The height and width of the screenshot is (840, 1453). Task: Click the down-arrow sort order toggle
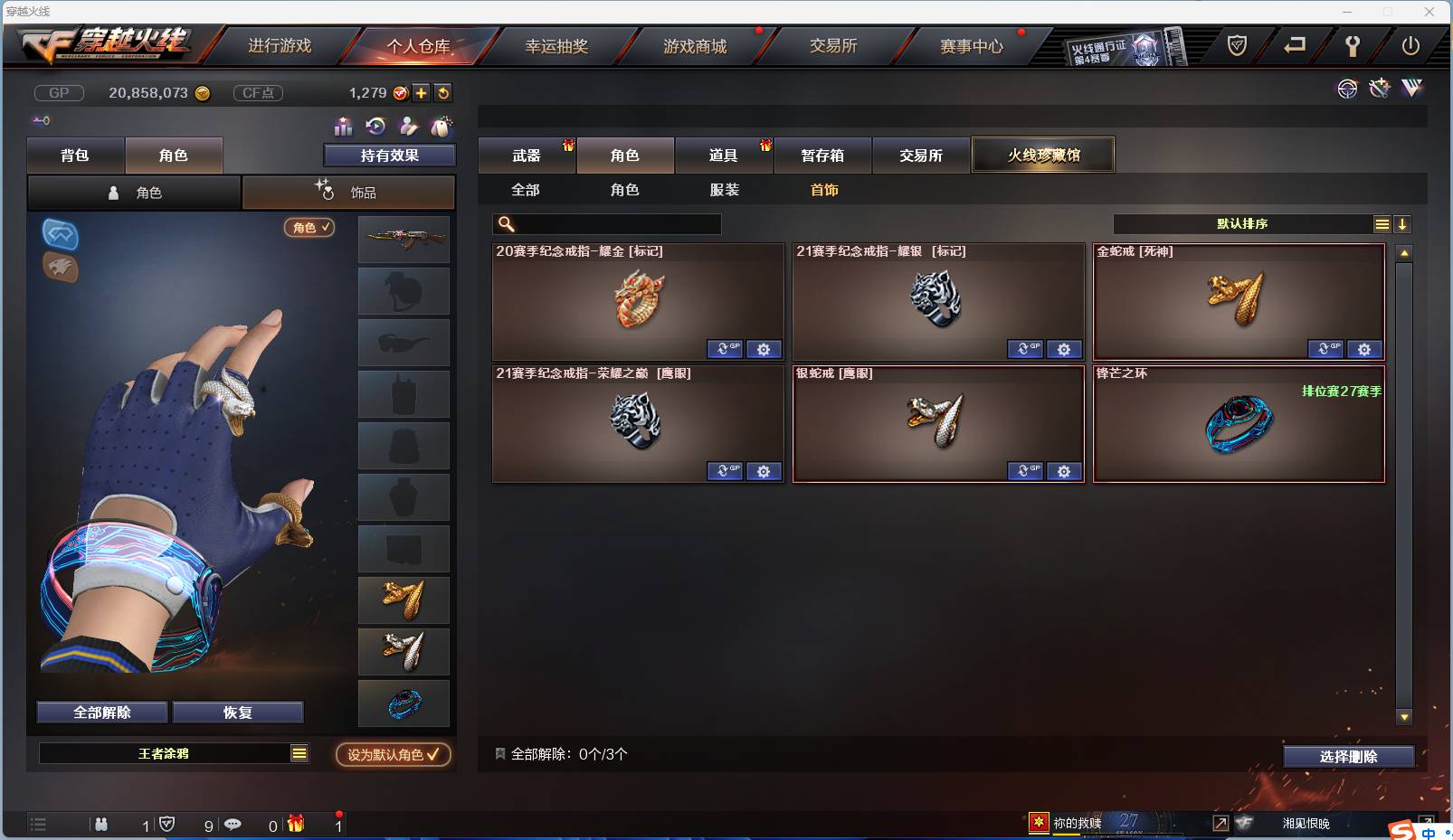click(1403, 224)
